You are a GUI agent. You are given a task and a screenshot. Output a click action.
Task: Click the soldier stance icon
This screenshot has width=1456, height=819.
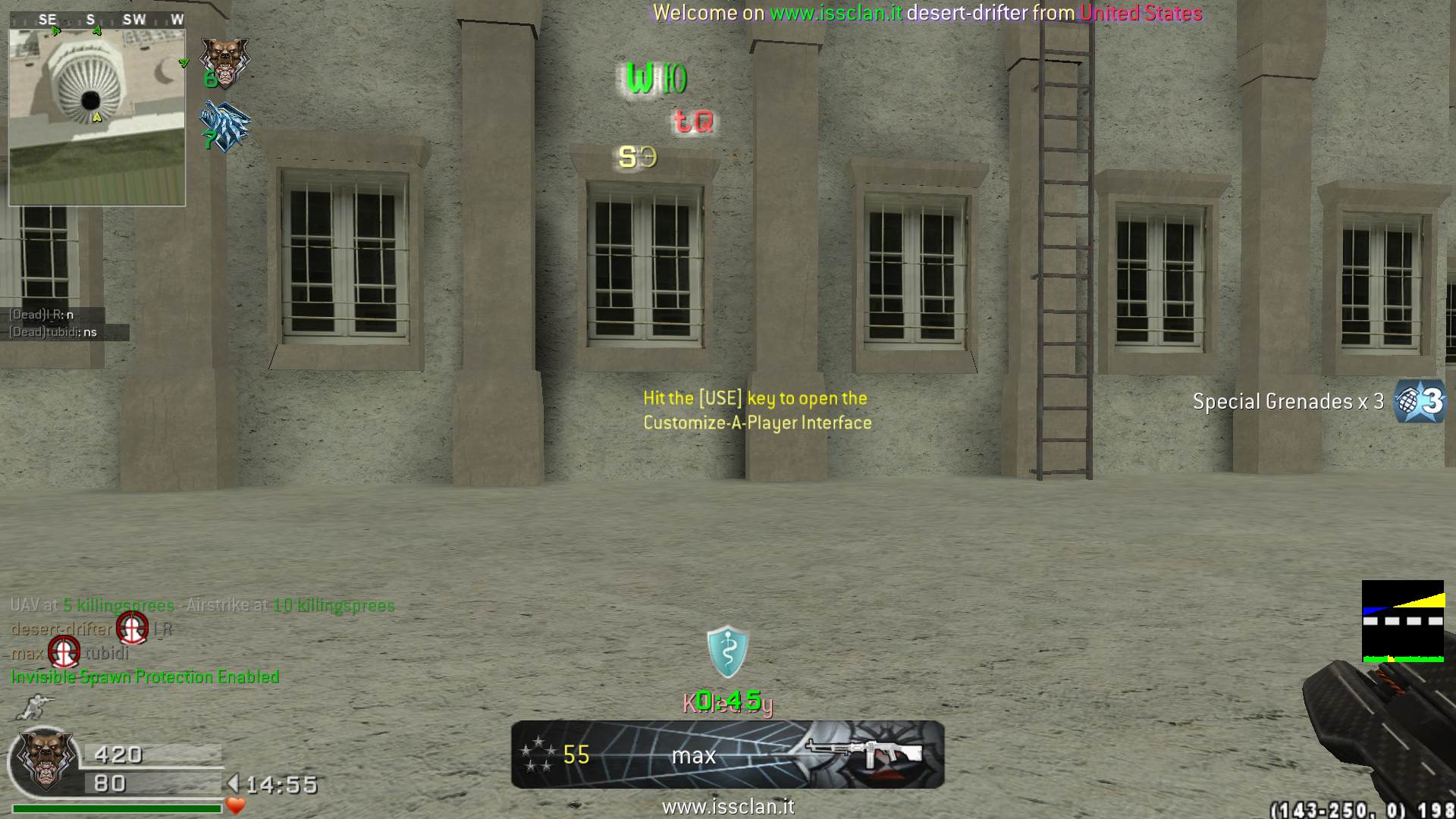pyautogui.click(x=34, y=707)
